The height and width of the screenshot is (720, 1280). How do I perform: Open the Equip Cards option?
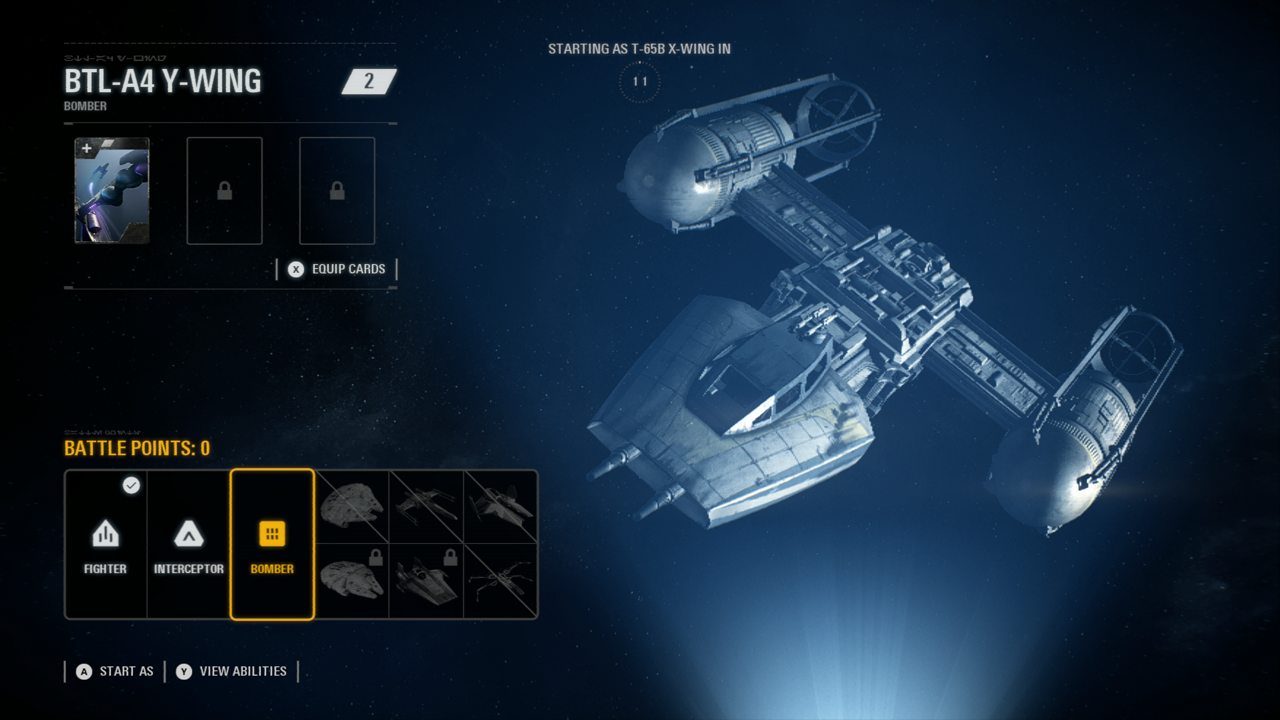tap(337, 269)
